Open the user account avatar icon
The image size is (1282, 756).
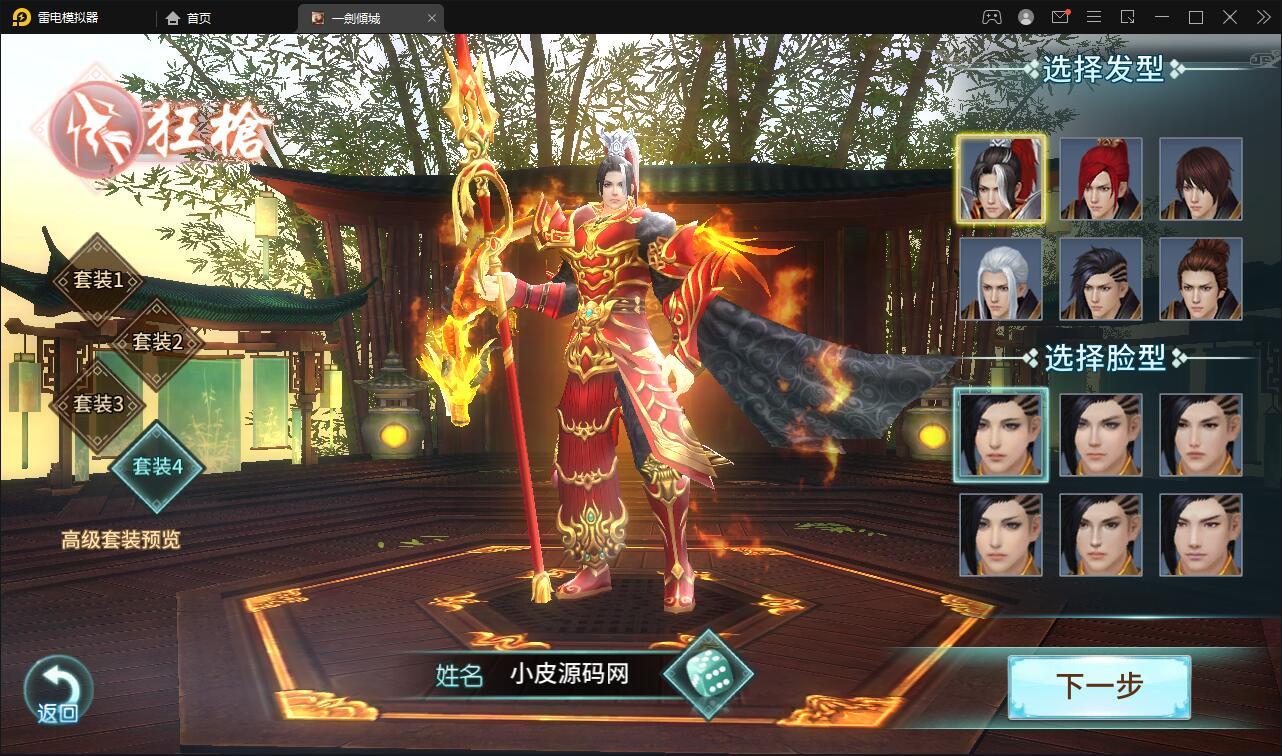coord(1024,17)
